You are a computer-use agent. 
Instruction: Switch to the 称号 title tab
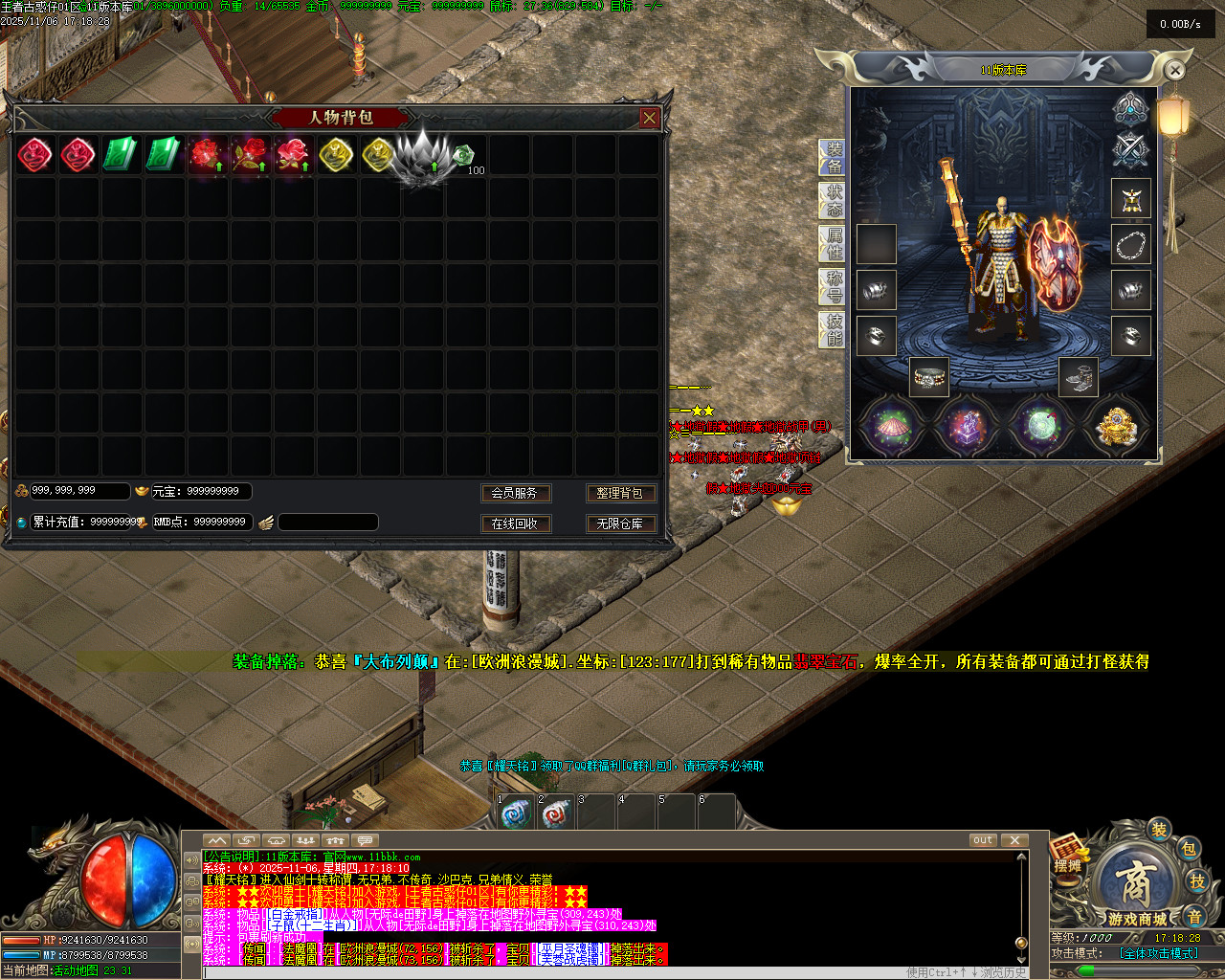(834, 286)
